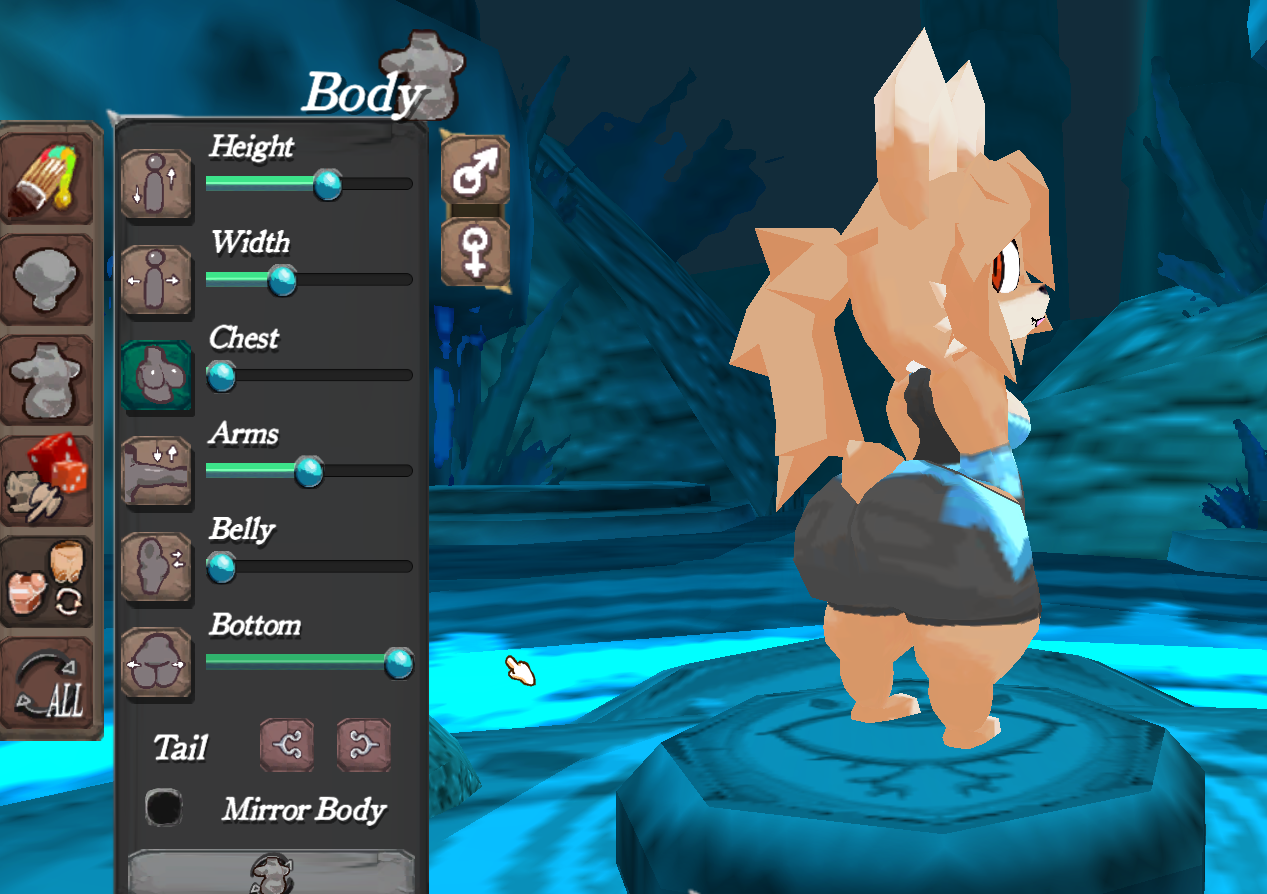Switch to the head shape tab
Viewport: 1267px width, 894px height.
[49, 279]
